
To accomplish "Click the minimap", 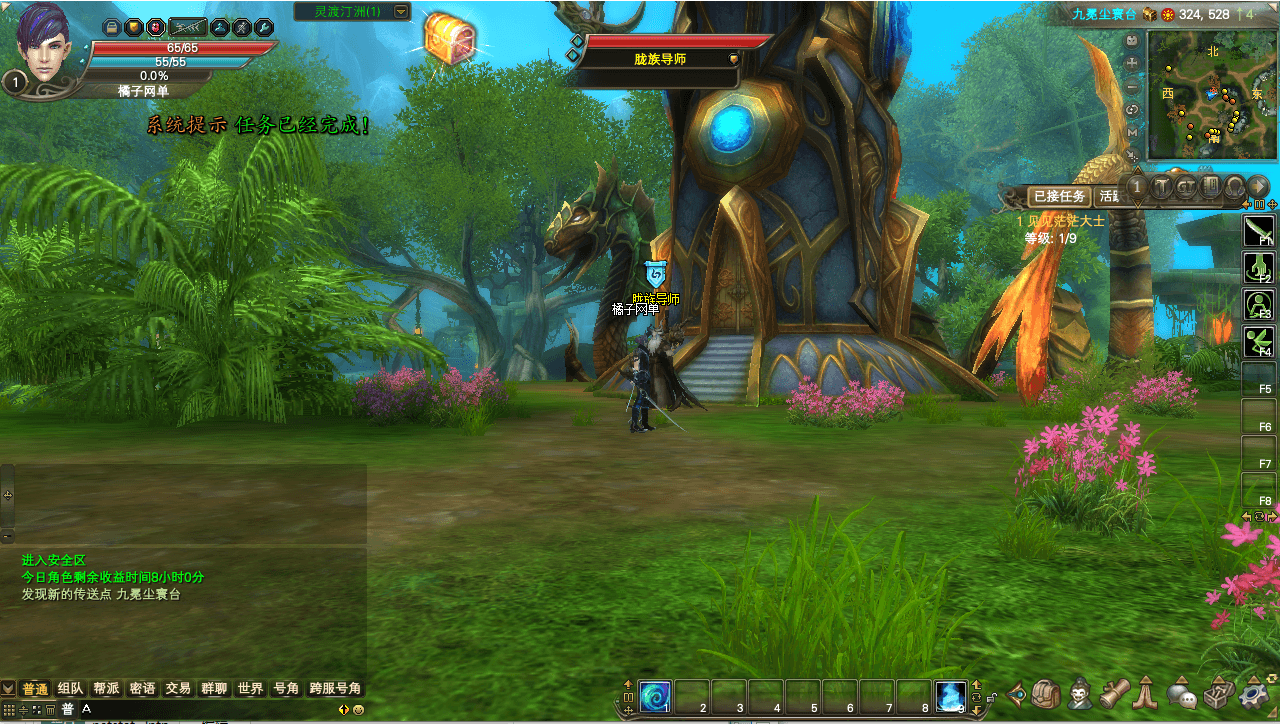I will [x=1211, y=95].
